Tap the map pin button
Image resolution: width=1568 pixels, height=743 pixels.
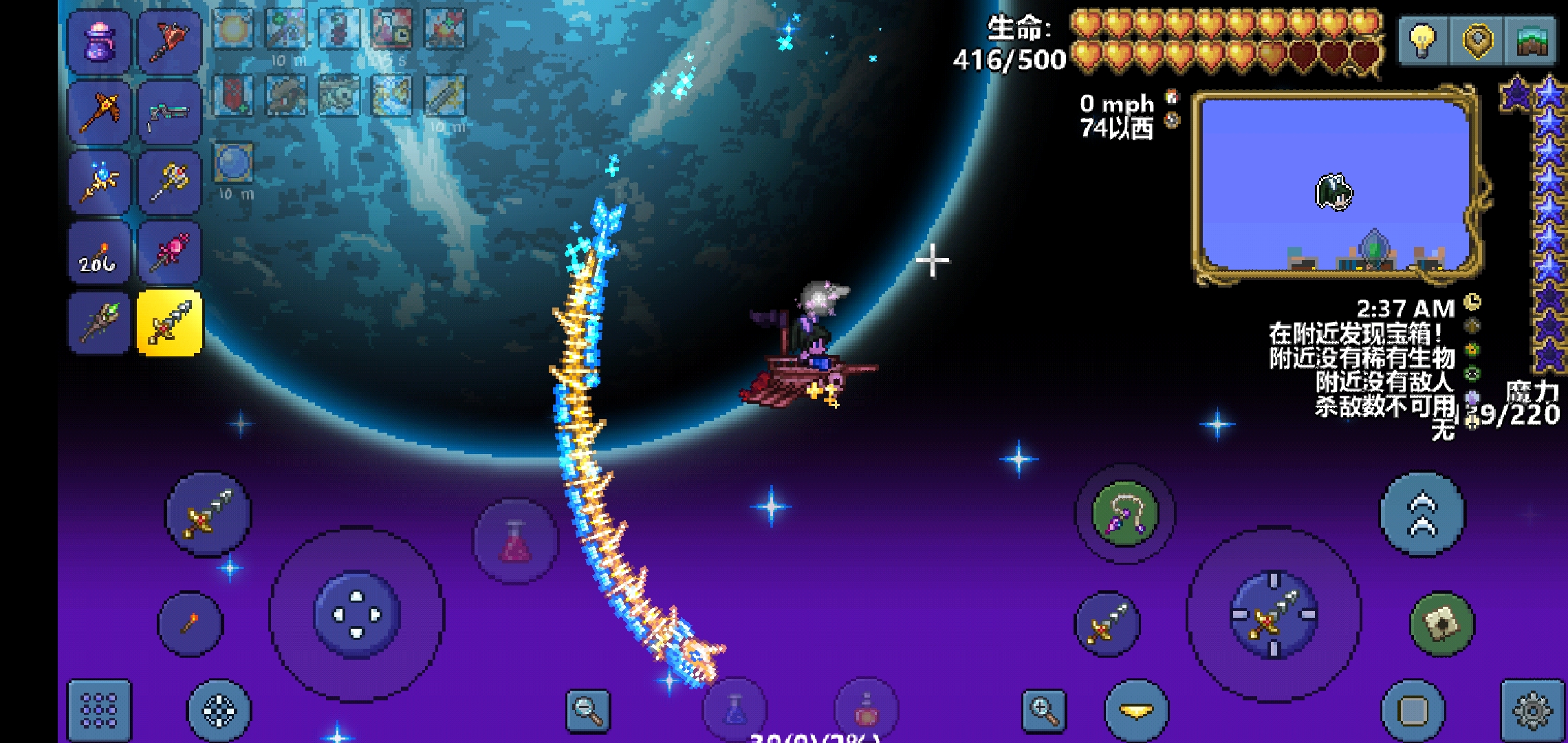[1477, 41]
